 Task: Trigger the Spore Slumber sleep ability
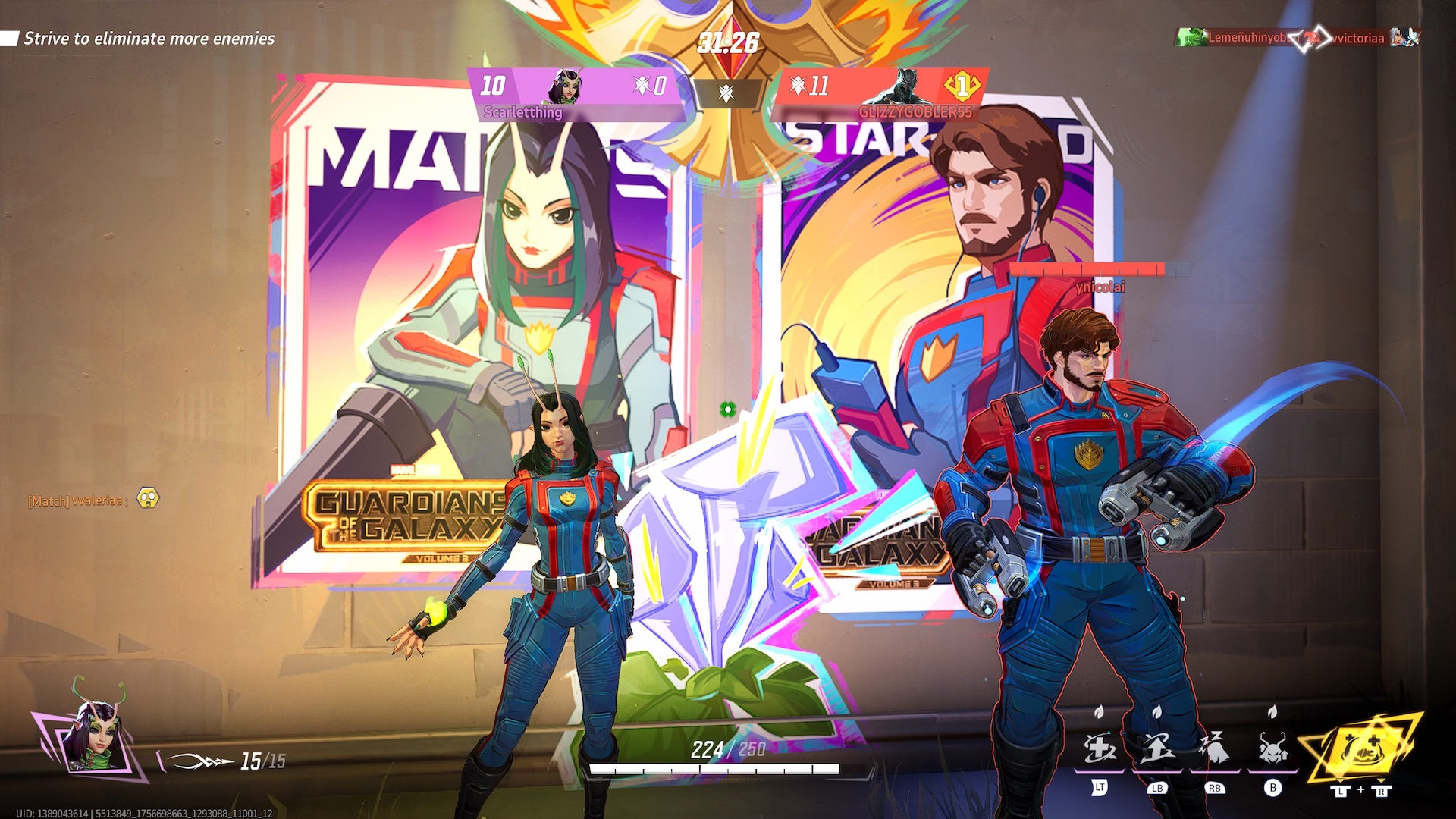coord(1215,749)
